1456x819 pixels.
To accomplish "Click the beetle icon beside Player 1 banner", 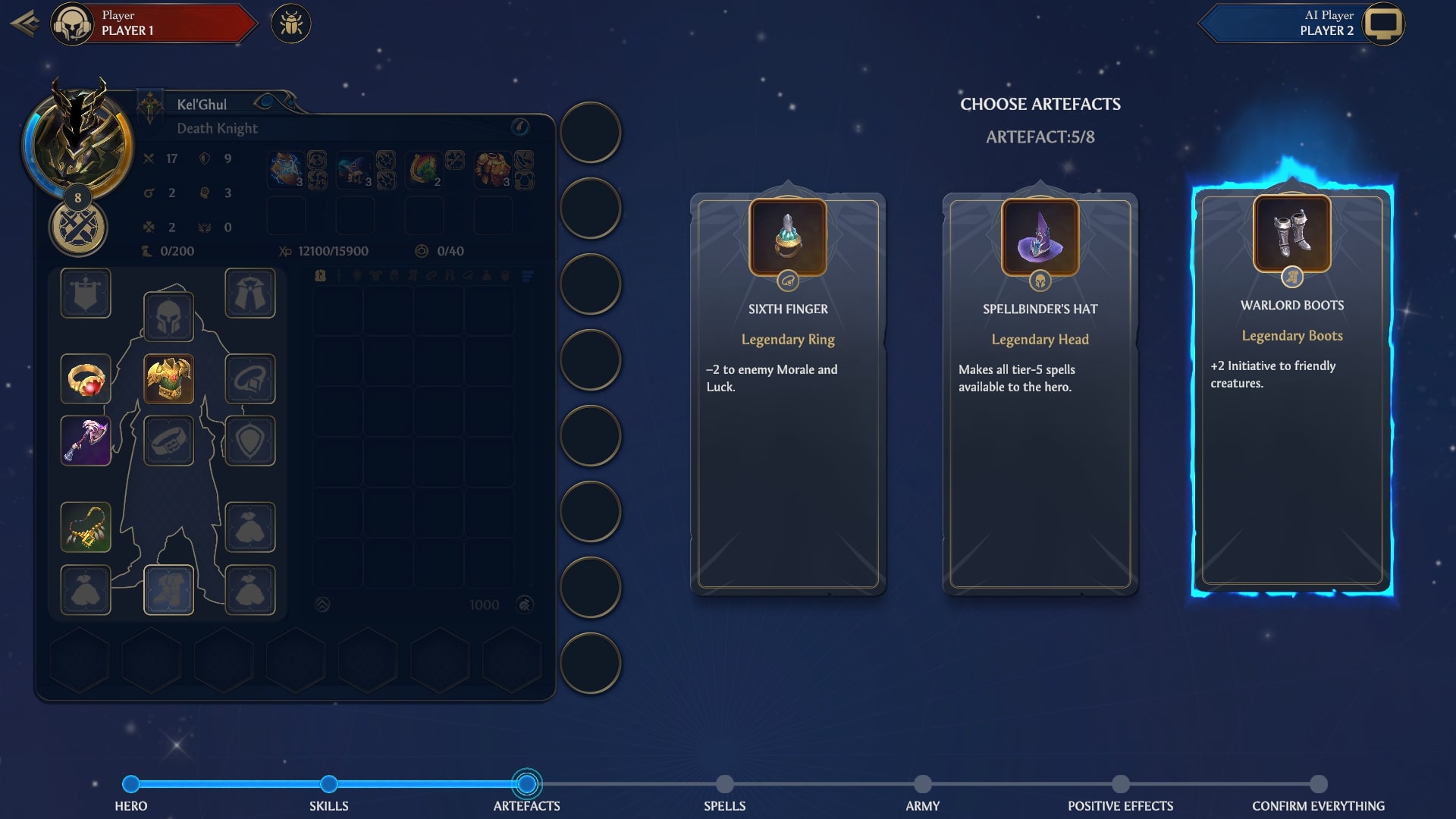I will click(292, 24).
